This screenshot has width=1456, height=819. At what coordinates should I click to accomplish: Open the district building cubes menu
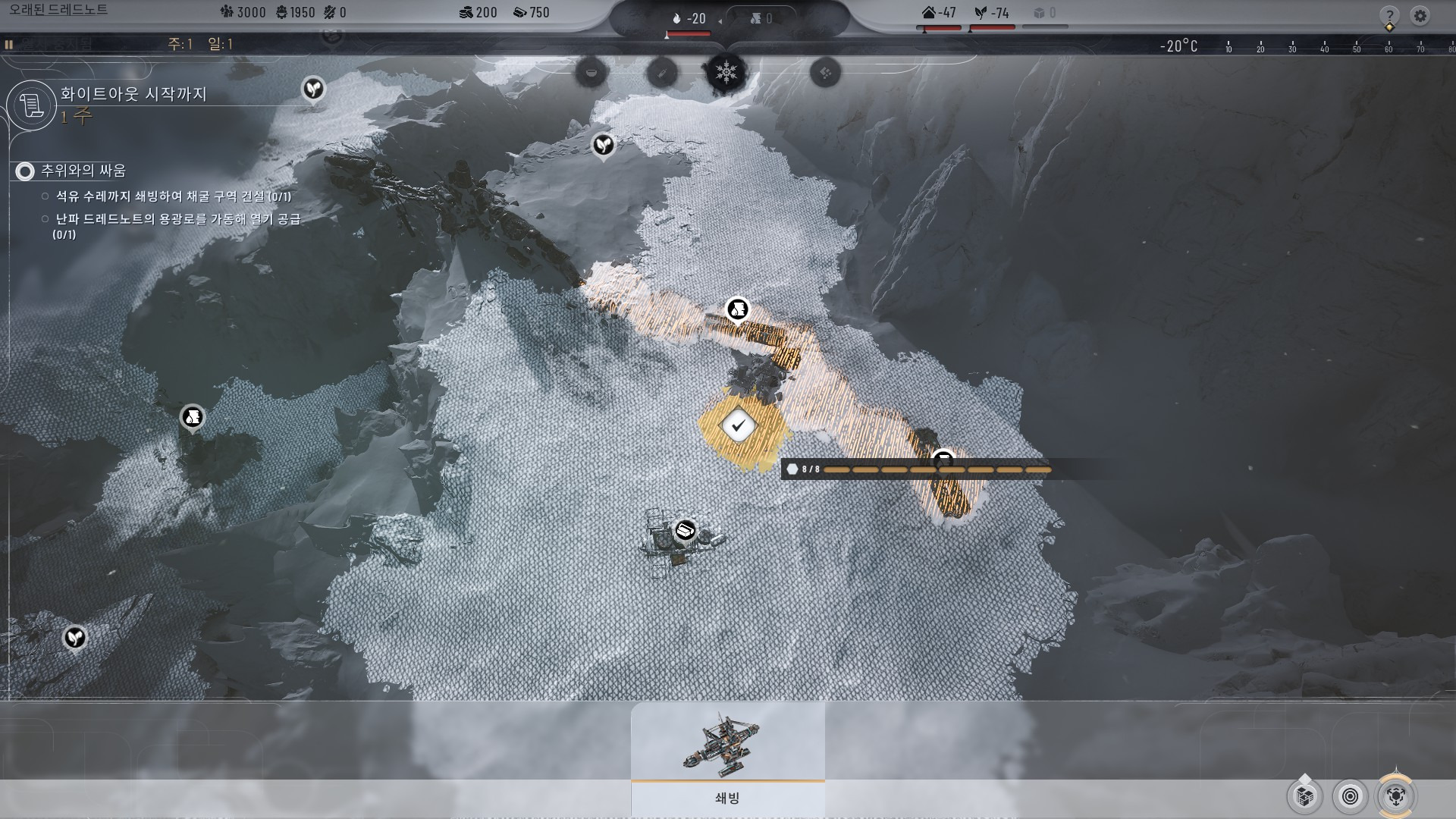1305,796
